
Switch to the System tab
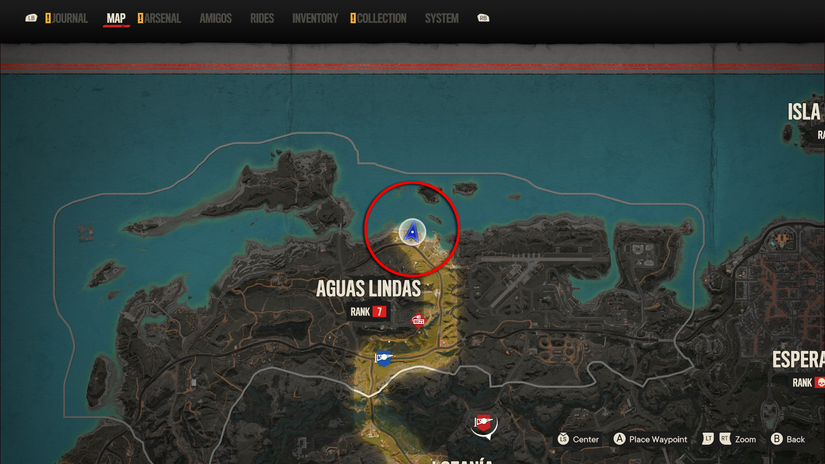tap(441, 18)
